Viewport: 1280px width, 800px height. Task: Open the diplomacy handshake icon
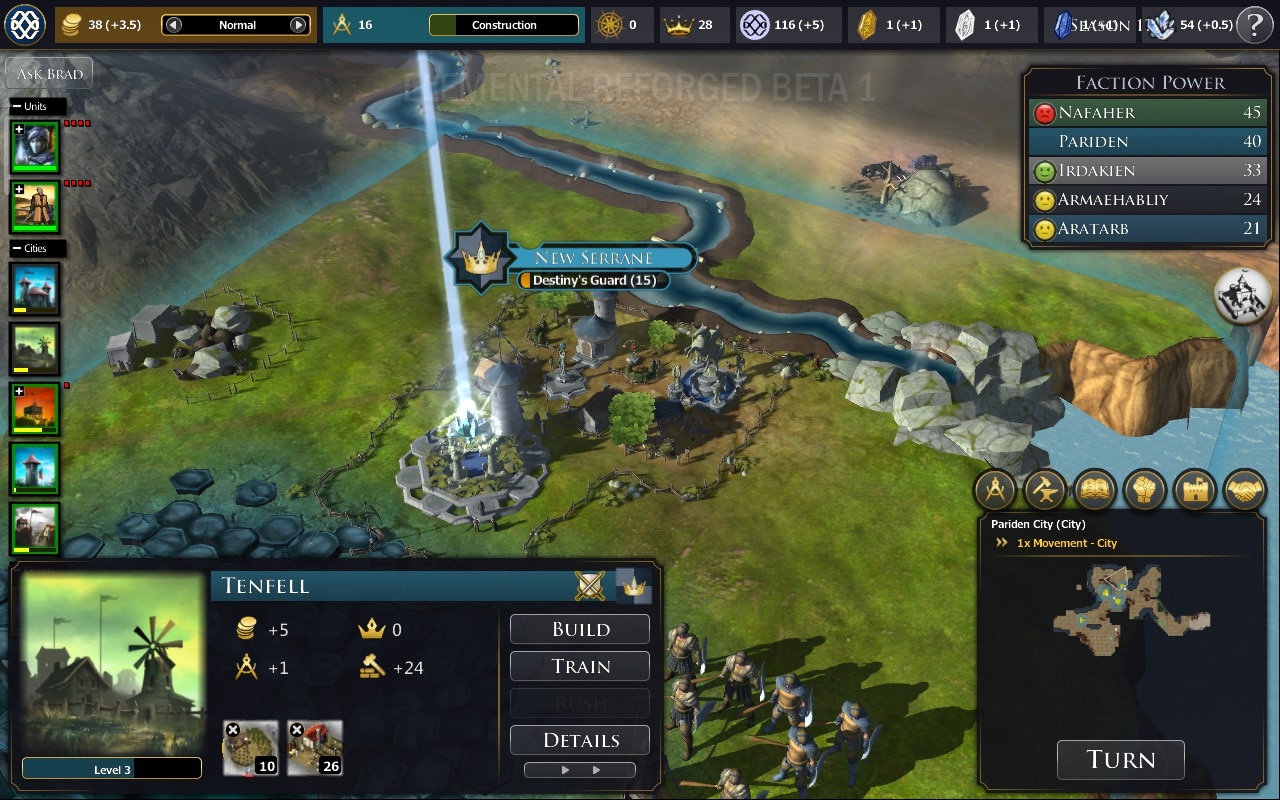(x=1244, y=490)
